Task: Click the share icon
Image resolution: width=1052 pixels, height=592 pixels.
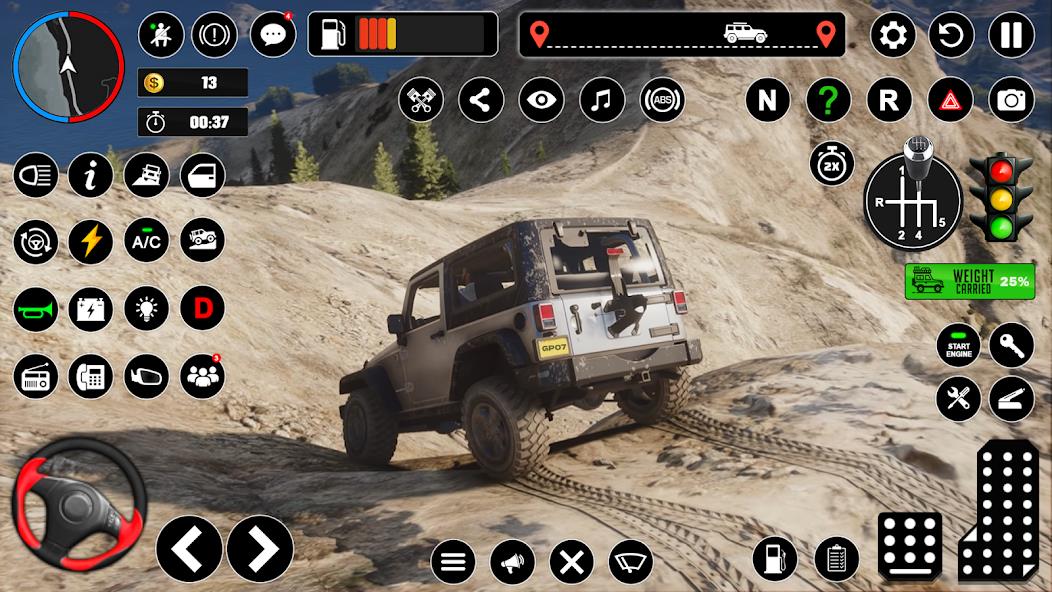Action: tap(481, 100)
